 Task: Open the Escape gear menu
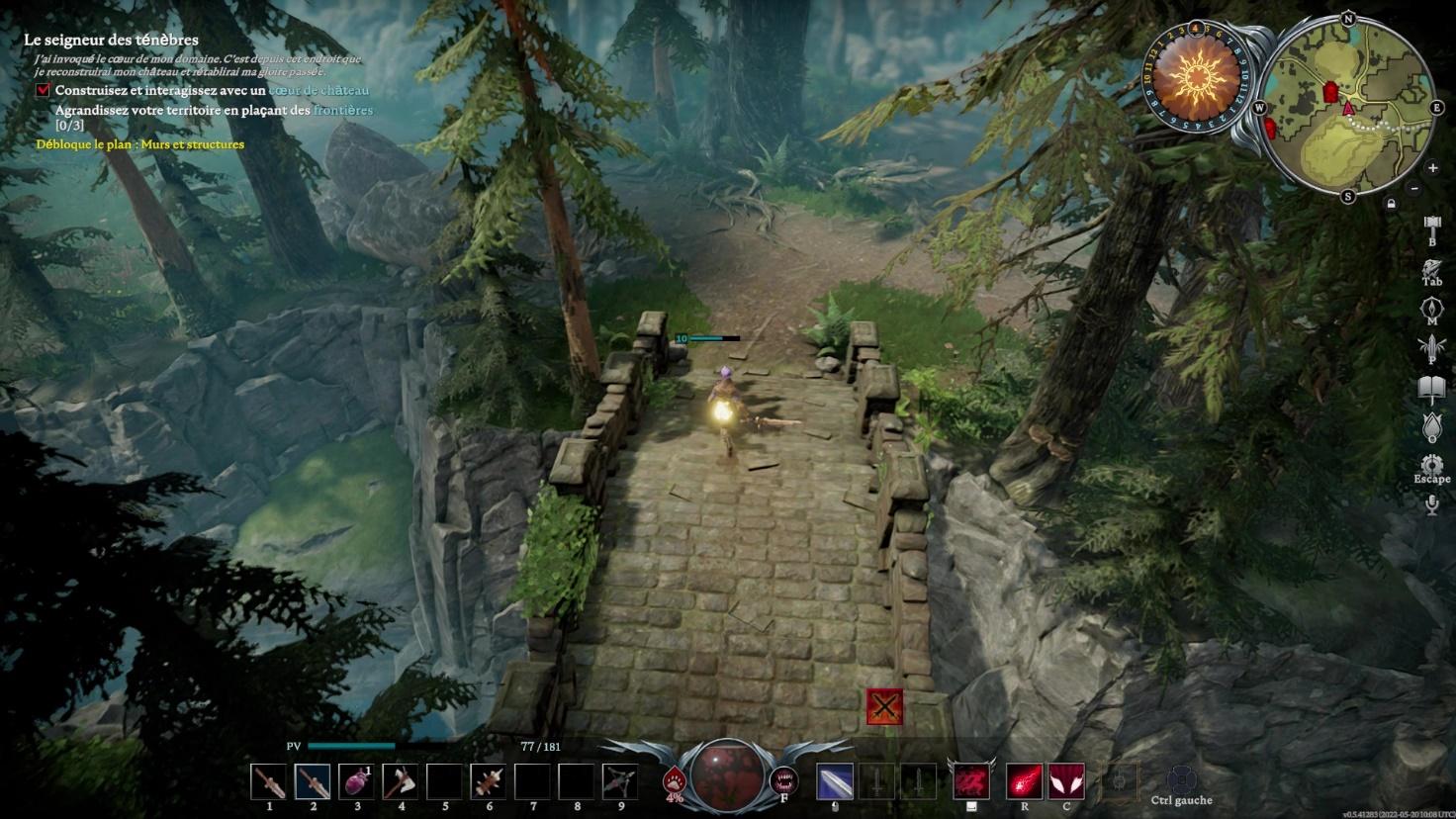[1431, 464]
